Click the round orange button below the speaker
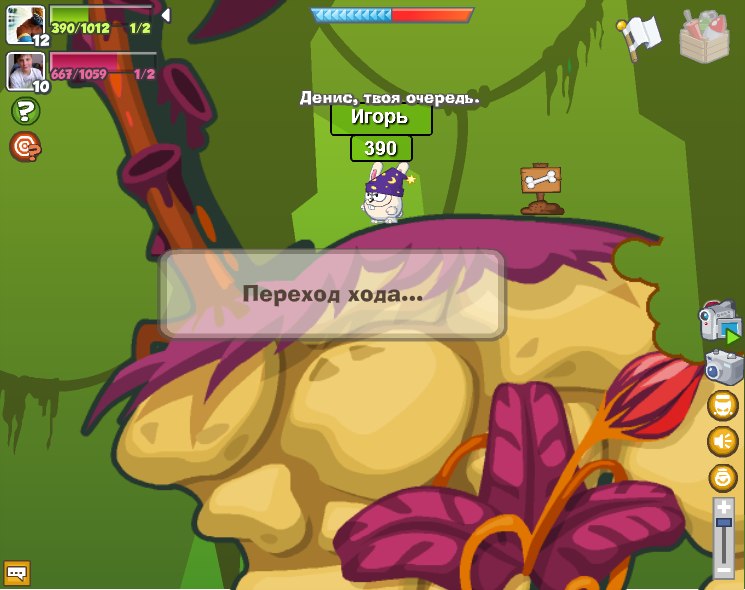745x590 pixels. tap(723, 477)
